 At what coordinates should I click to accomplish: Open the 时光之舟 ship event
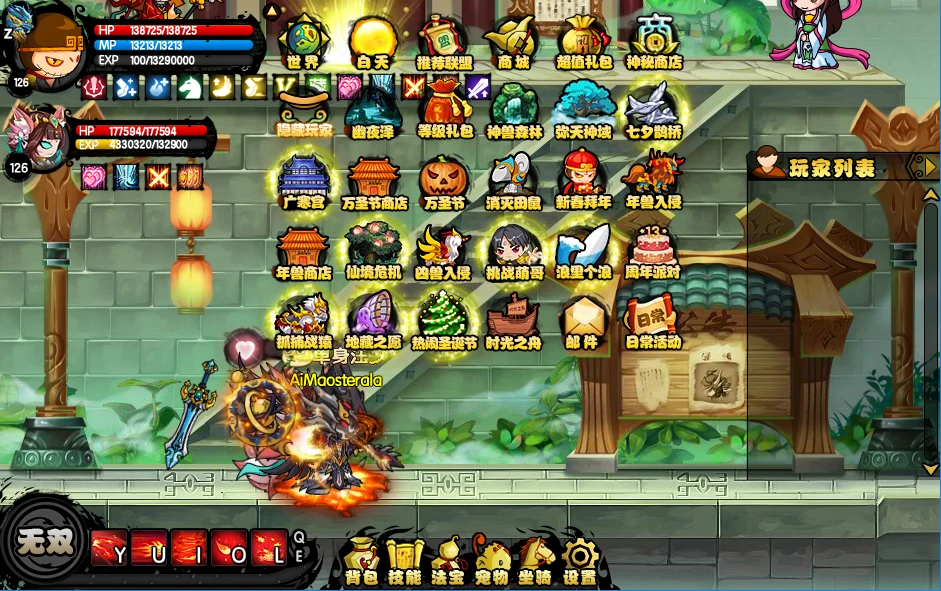512,320
